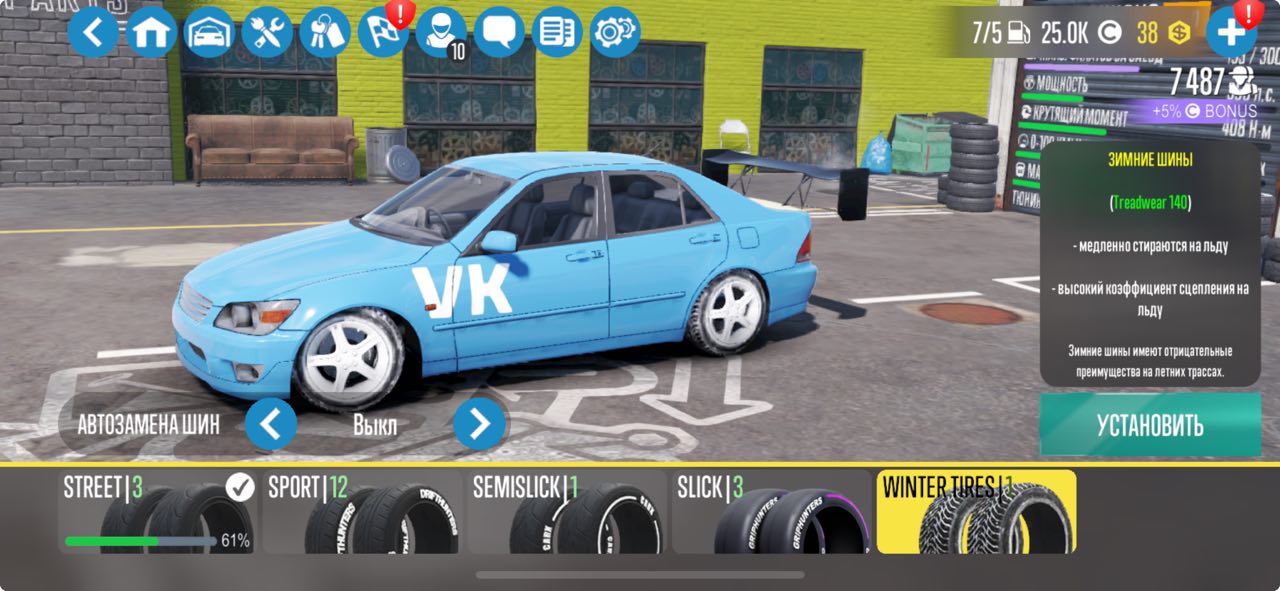Choose the Semislick tires
The image size is (1280, 591).
(x=567, y=513)
